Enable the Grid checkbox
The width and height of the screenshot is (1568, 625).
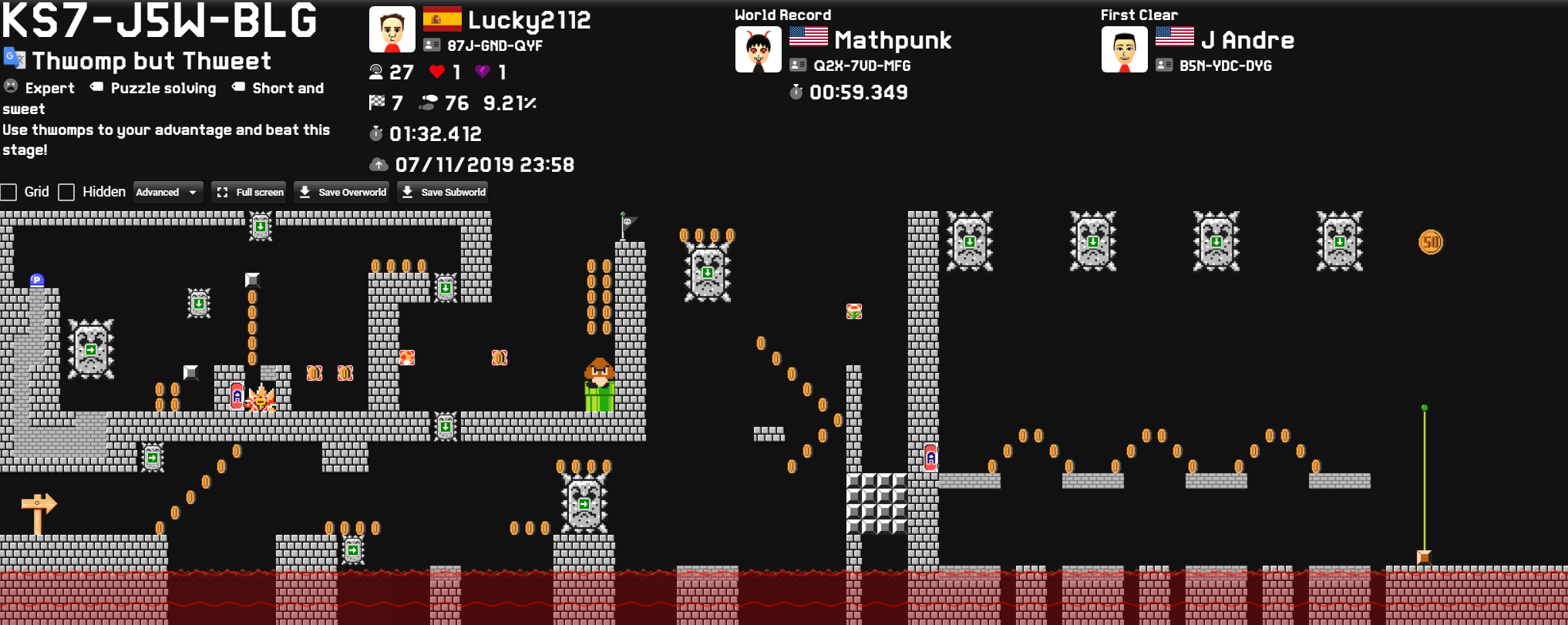point(9,192)
